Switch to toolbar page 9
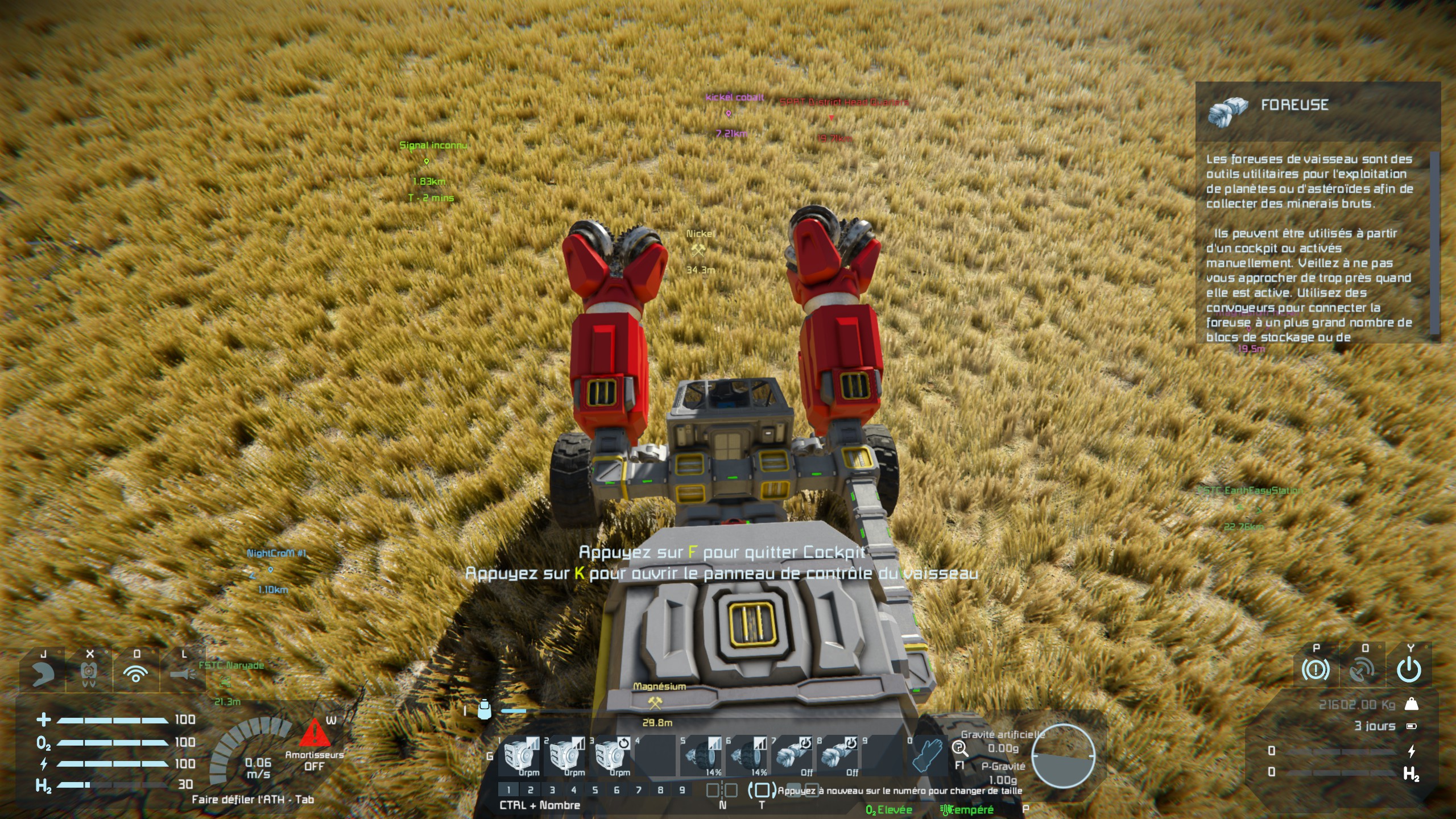The image size is (1456, 819). tap(682, 790)
